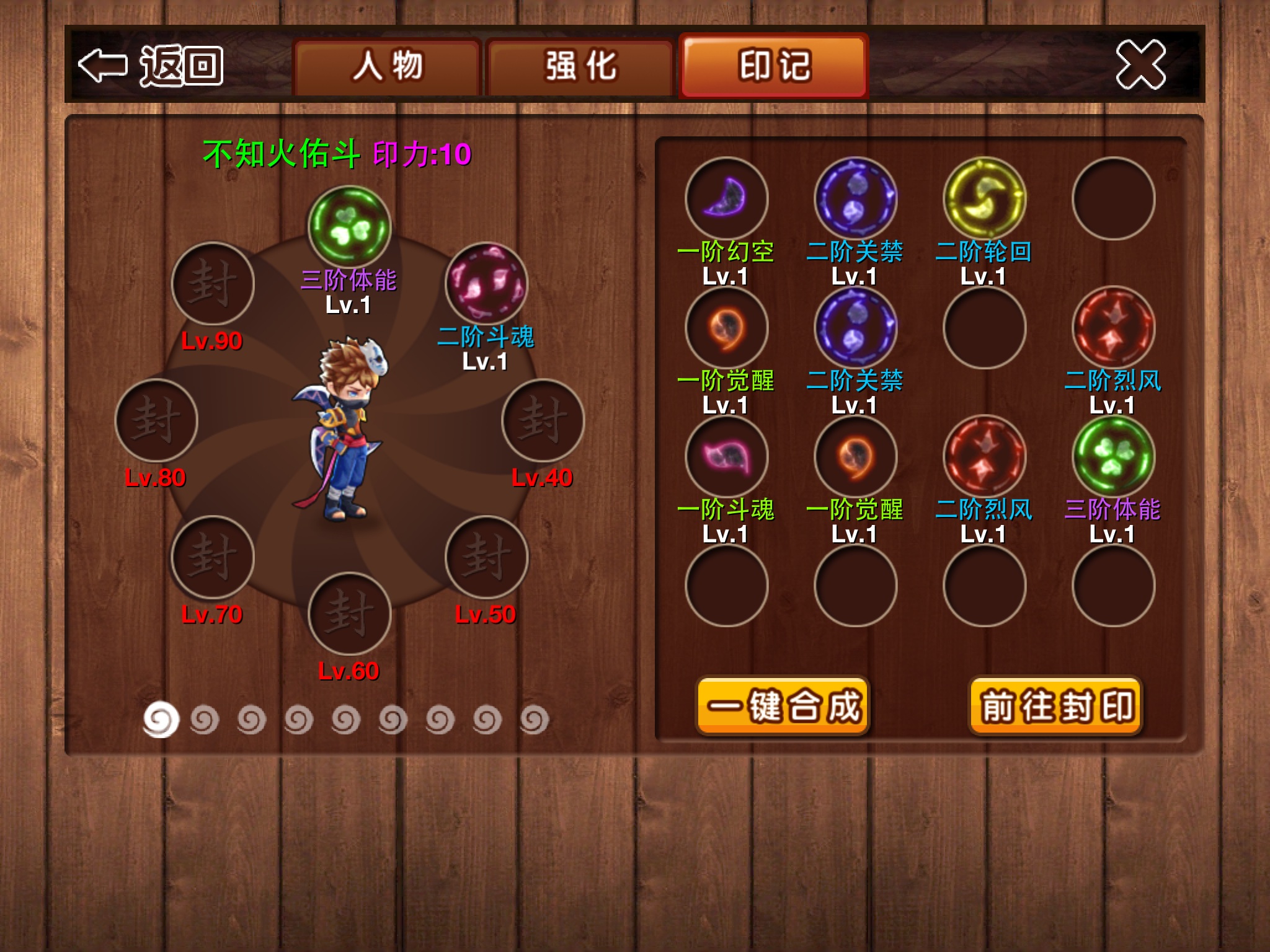Select the equipped 二阶斗魂 mark
The image size is (1270, 952).
(x=486, y=283)
